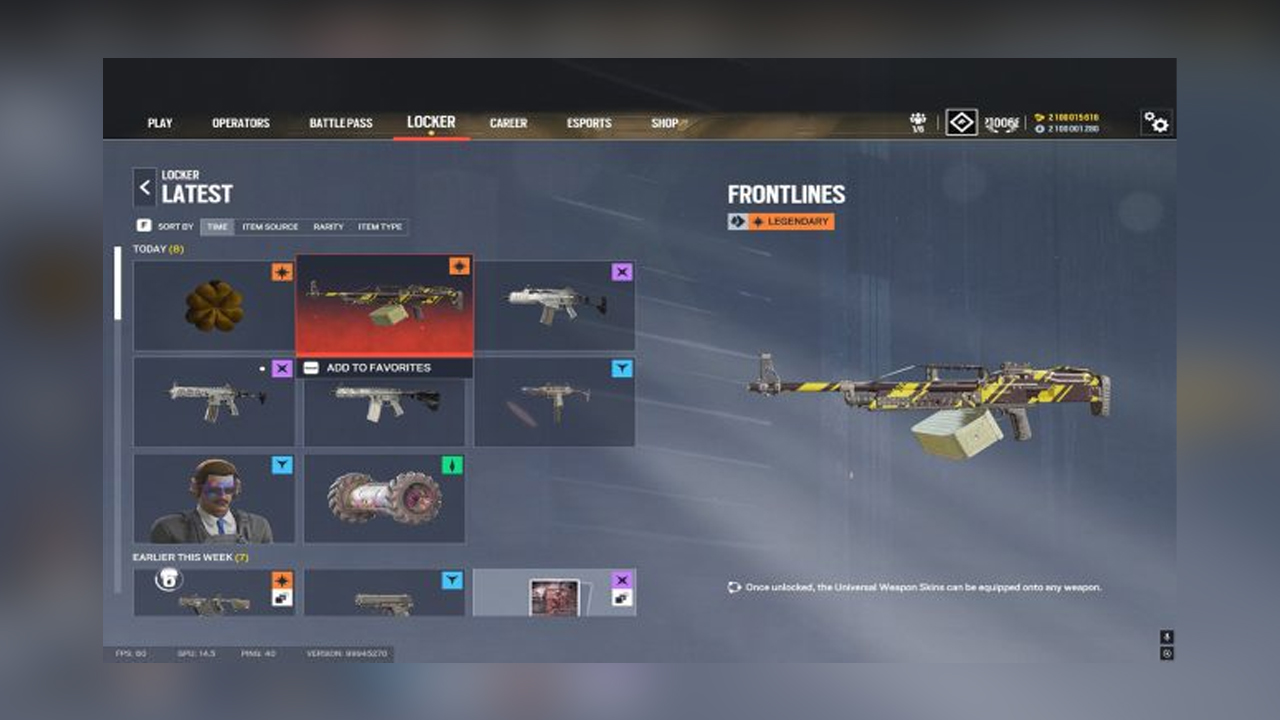Click the back chevron beside LOCKER
1280x720 pixels.
coord(145,187)
